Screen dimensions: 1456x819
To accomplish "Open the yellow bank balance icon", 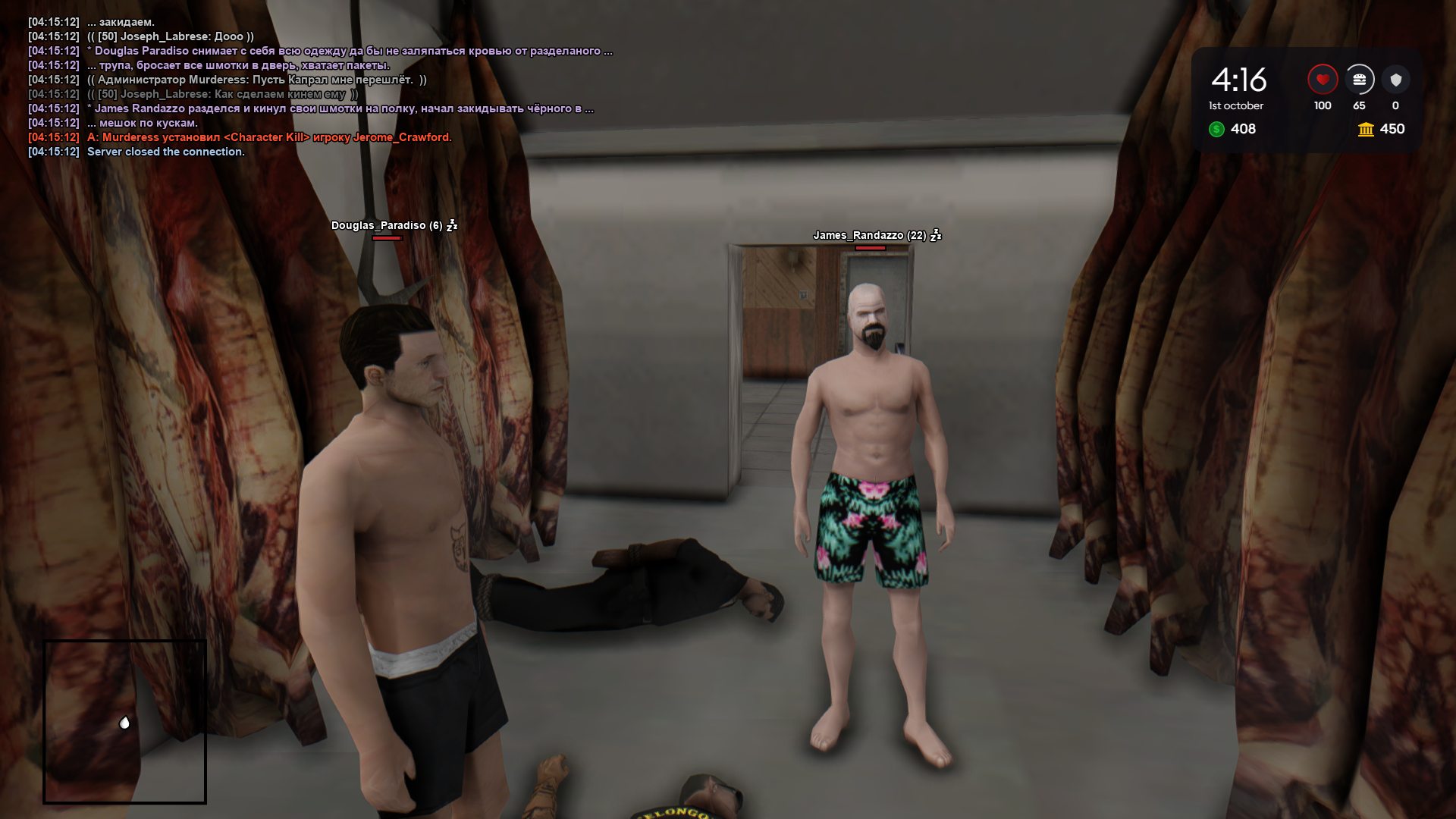I will tap(1366, 130).
